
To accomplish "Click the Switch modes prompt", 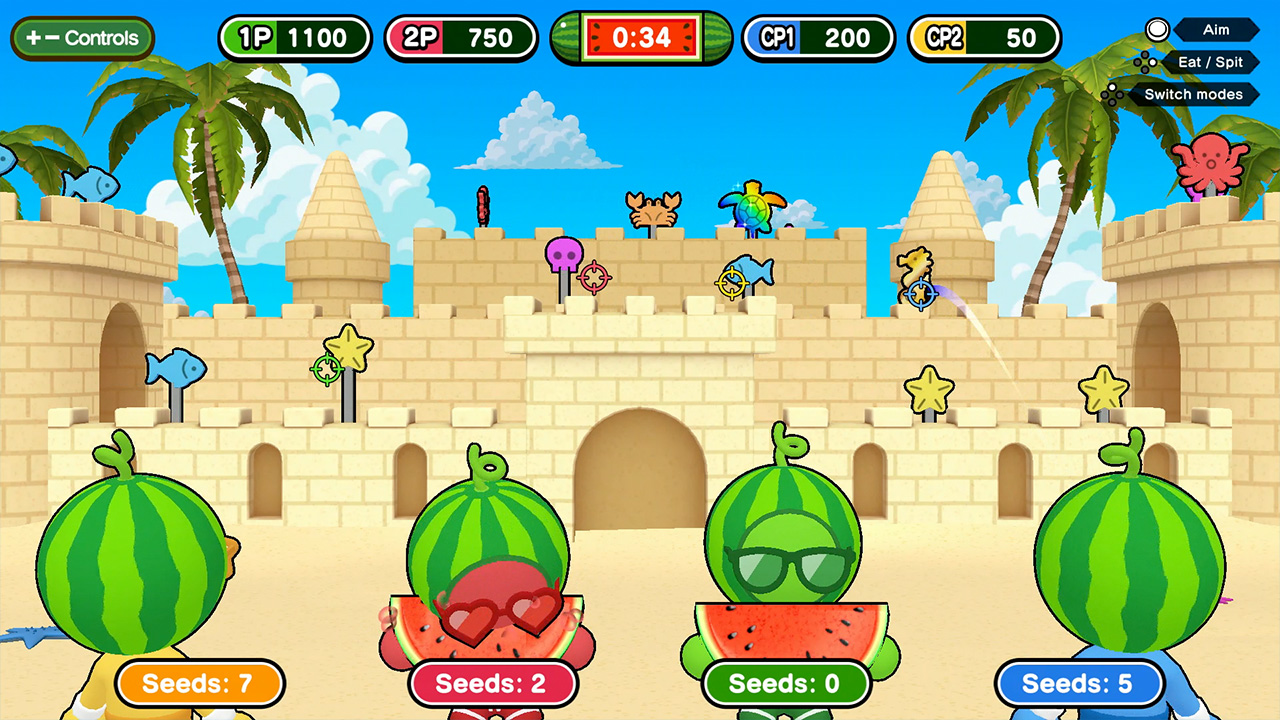I will pos(1194,94).
